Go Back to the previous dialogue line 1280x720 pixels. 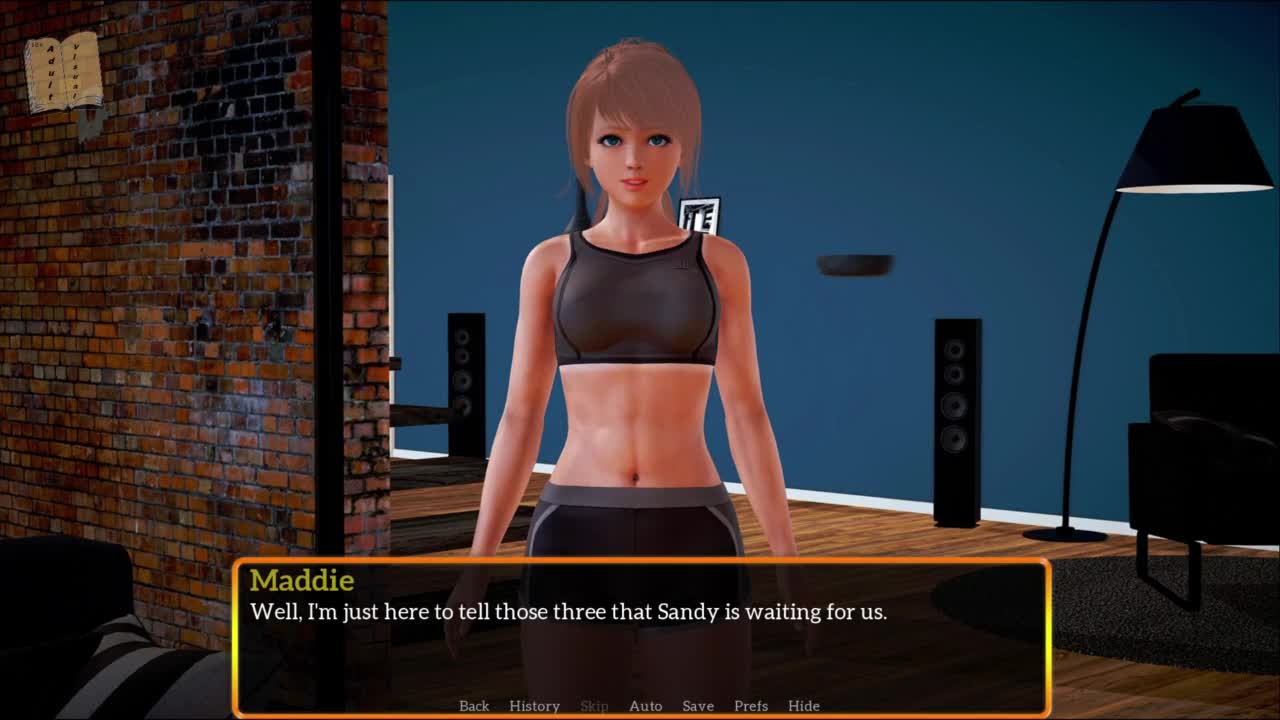coord(474,706)
